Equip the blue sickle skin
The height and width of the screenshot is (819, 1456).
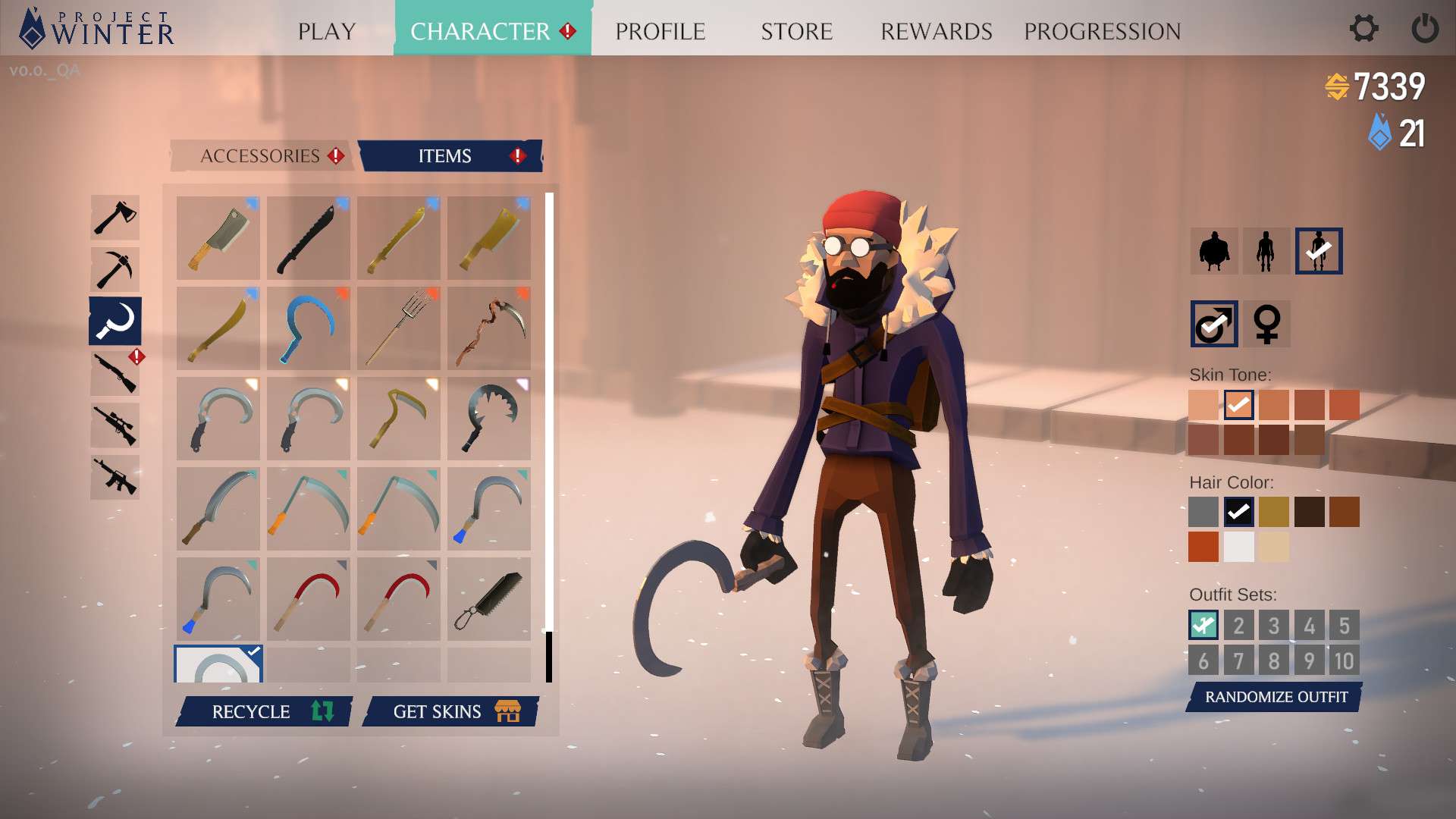309,328
